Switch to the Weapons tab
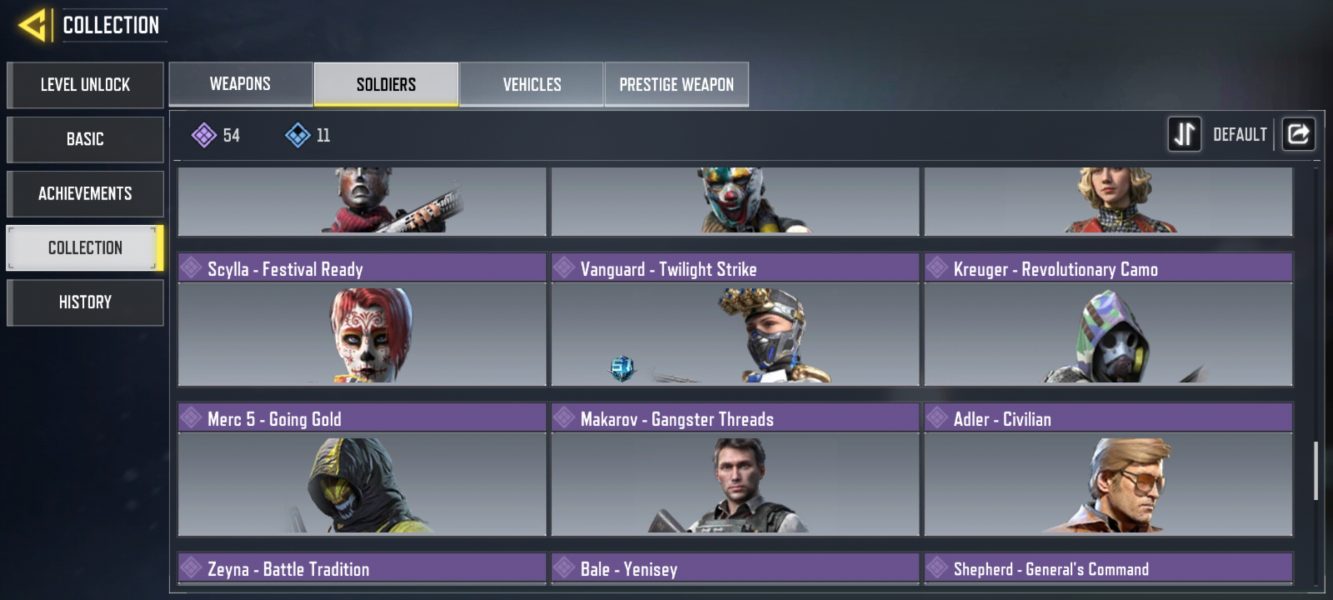The image size is (1333, 600). 240,84
